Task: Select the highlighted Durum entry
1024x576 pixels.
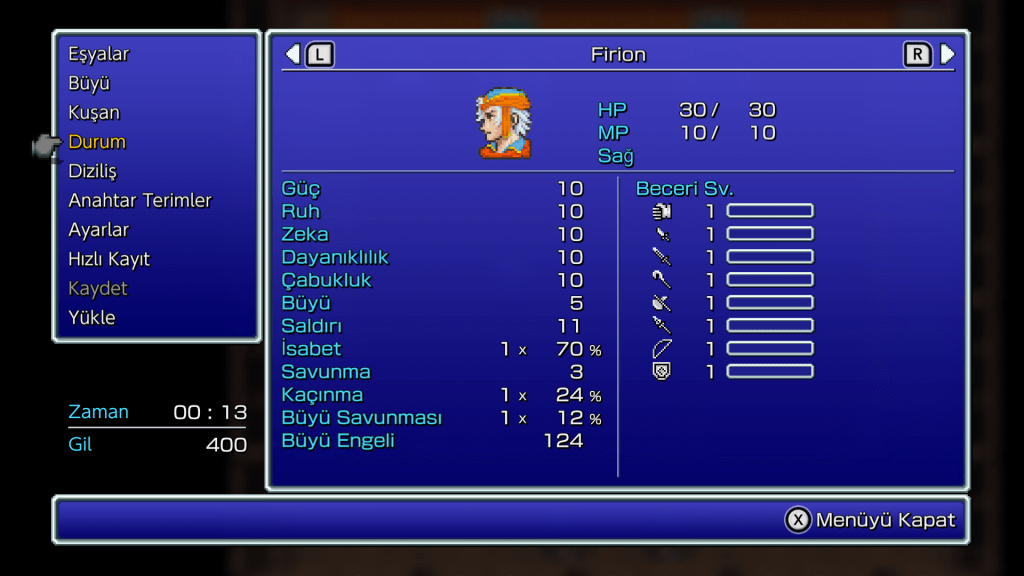Action: (x=97, y=142)
